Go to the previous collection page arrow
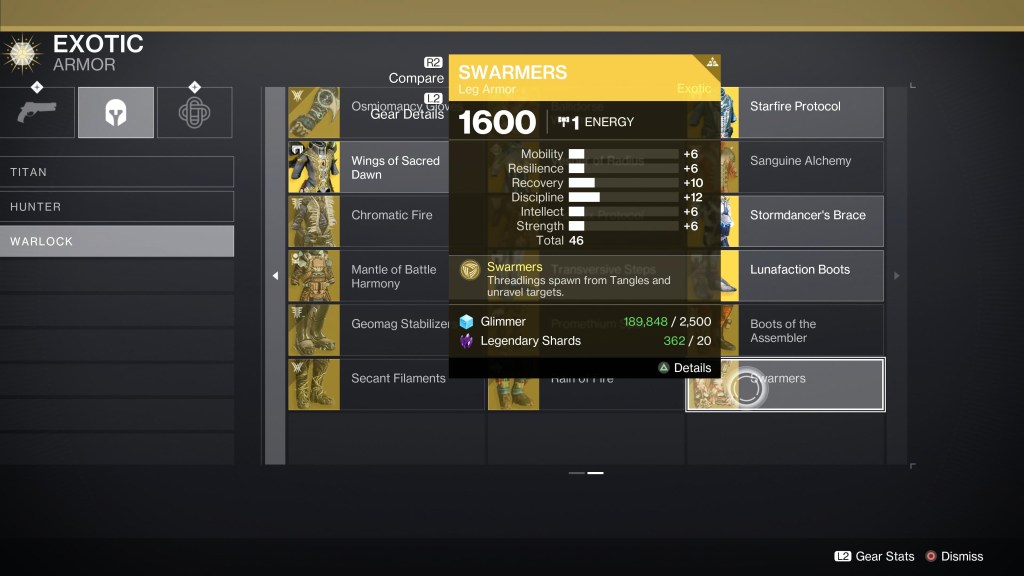Screen dimensions: 1024x576 click(x=275, y=276)
